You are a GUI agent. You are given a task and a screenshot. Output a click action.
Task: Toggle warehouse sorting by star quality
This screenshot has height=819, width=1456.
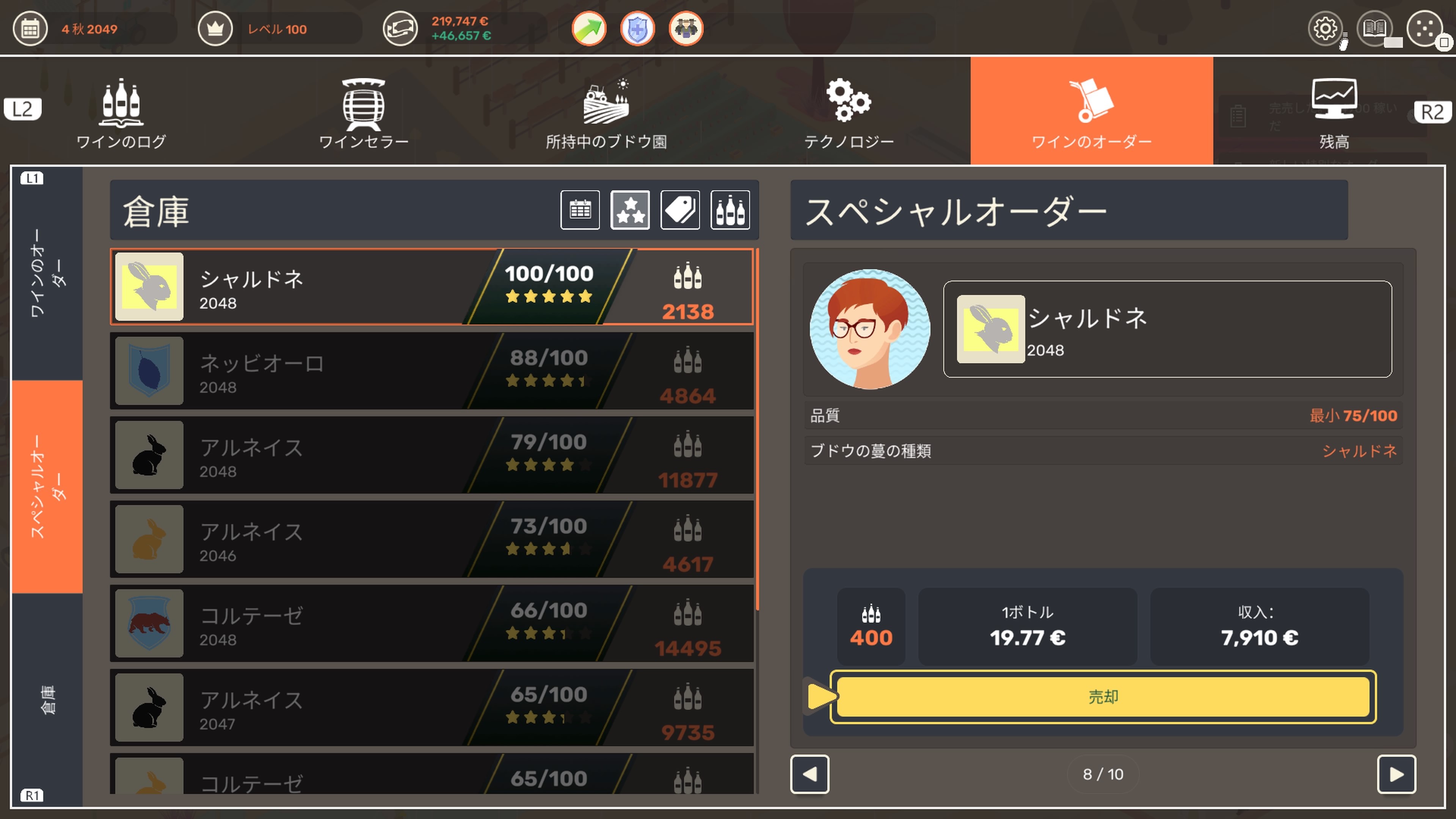[x=630, y=210]
